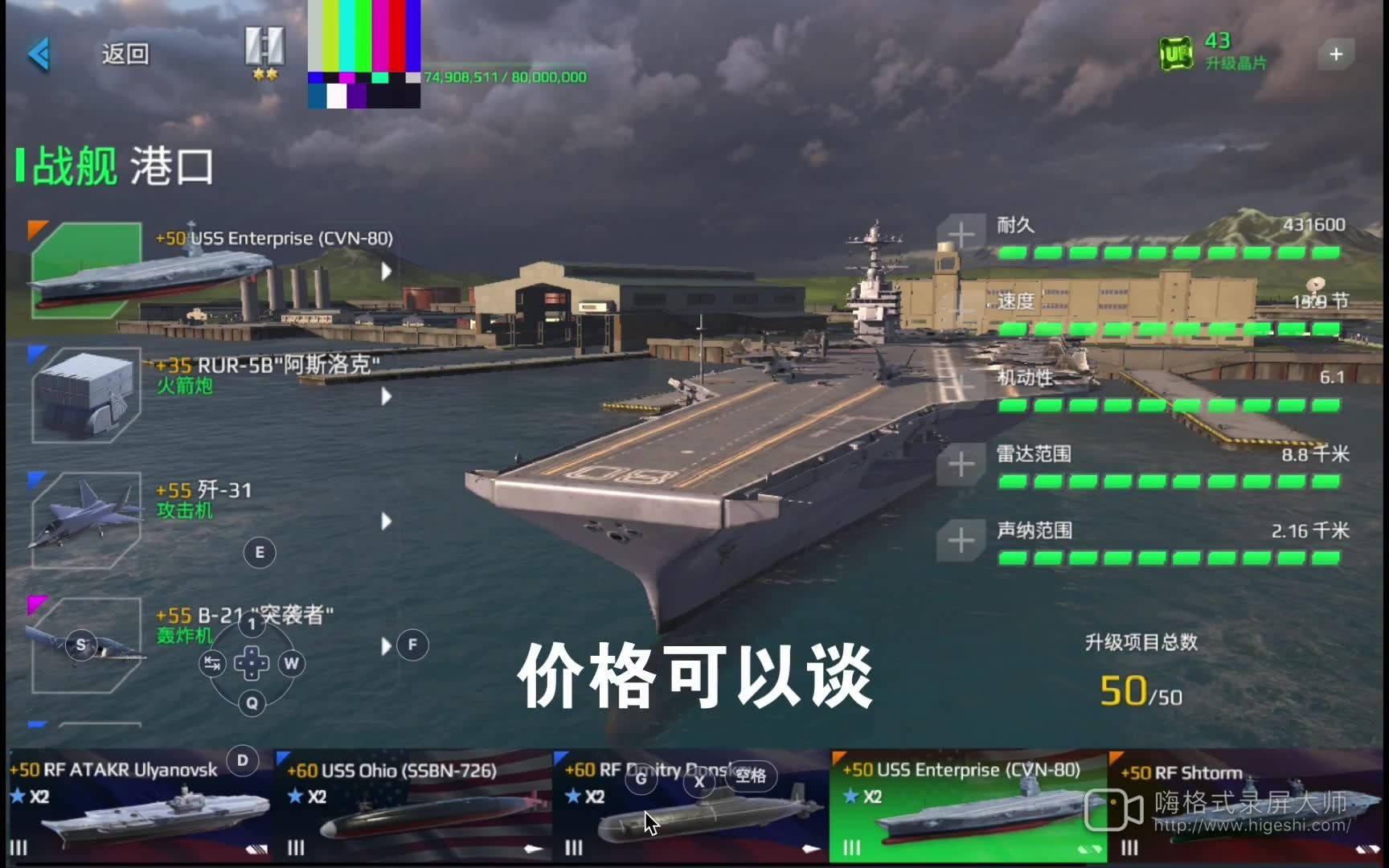Open upgrade chip purchase with the + icon

pos(1336,54)
